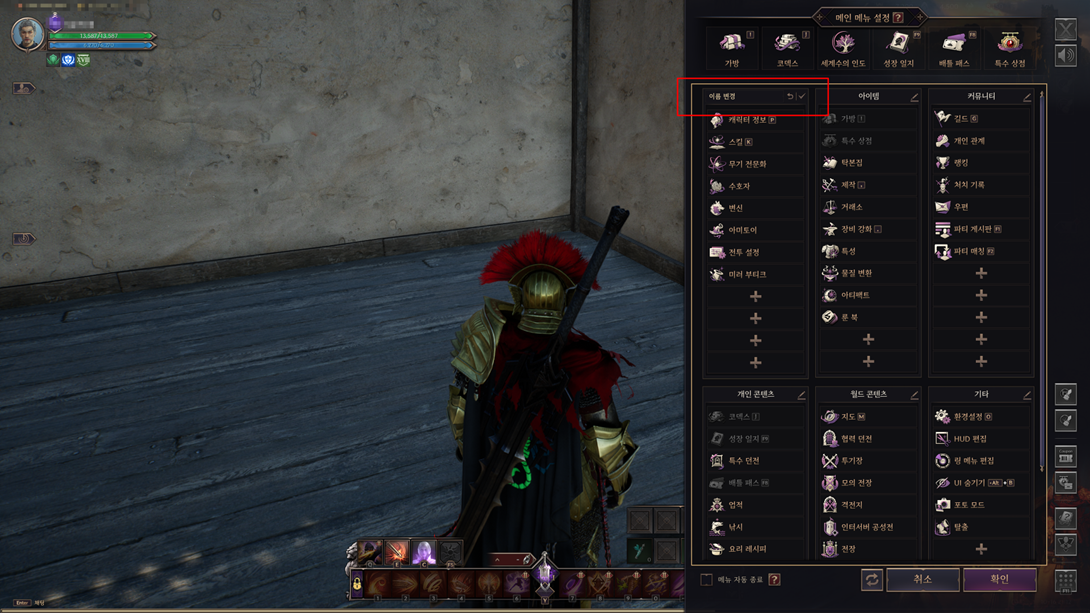1090x613 pixels.
Task: Choose the HUD 편집 entry
Action: (963, 439)
